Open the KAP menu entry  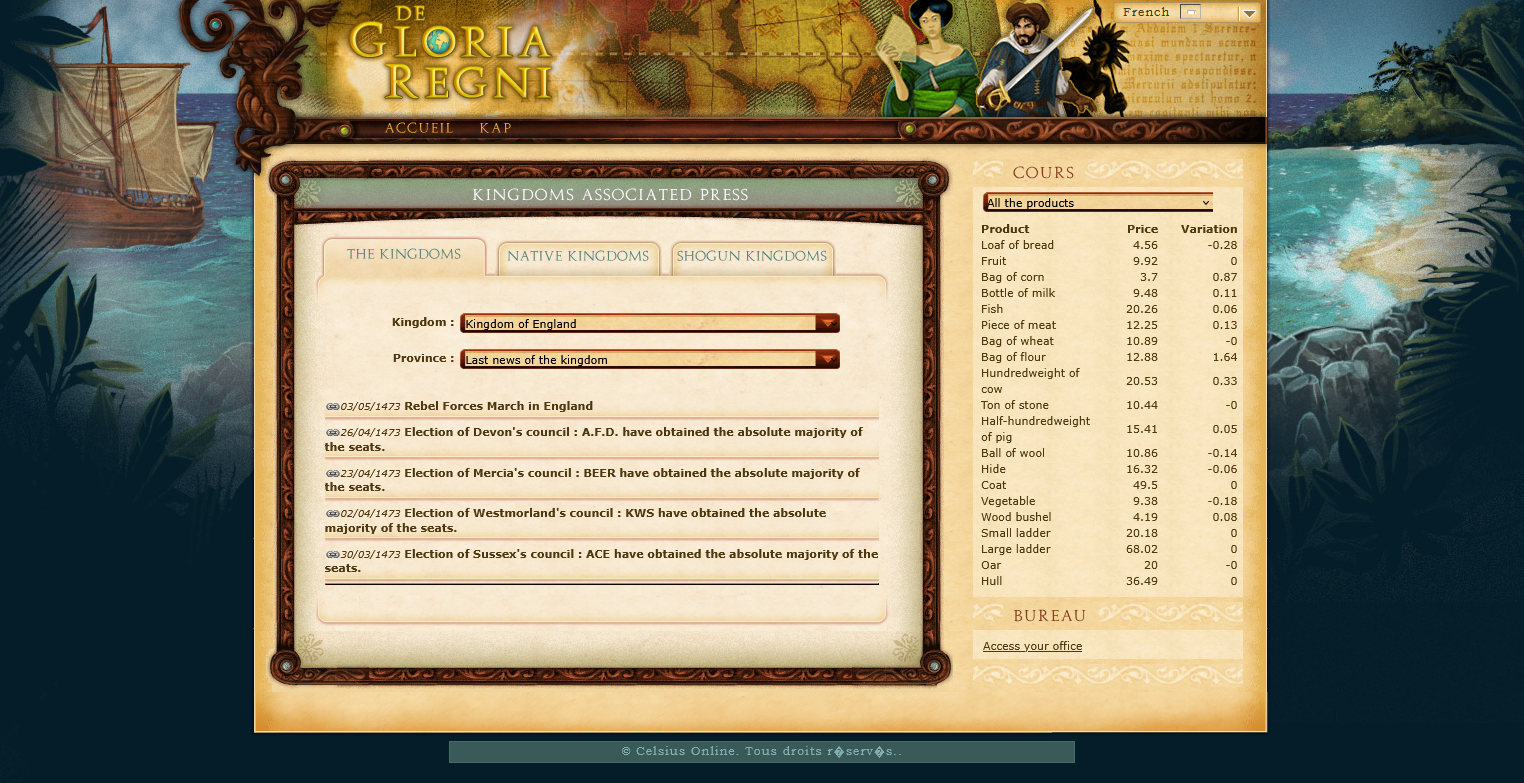[495, 129]
